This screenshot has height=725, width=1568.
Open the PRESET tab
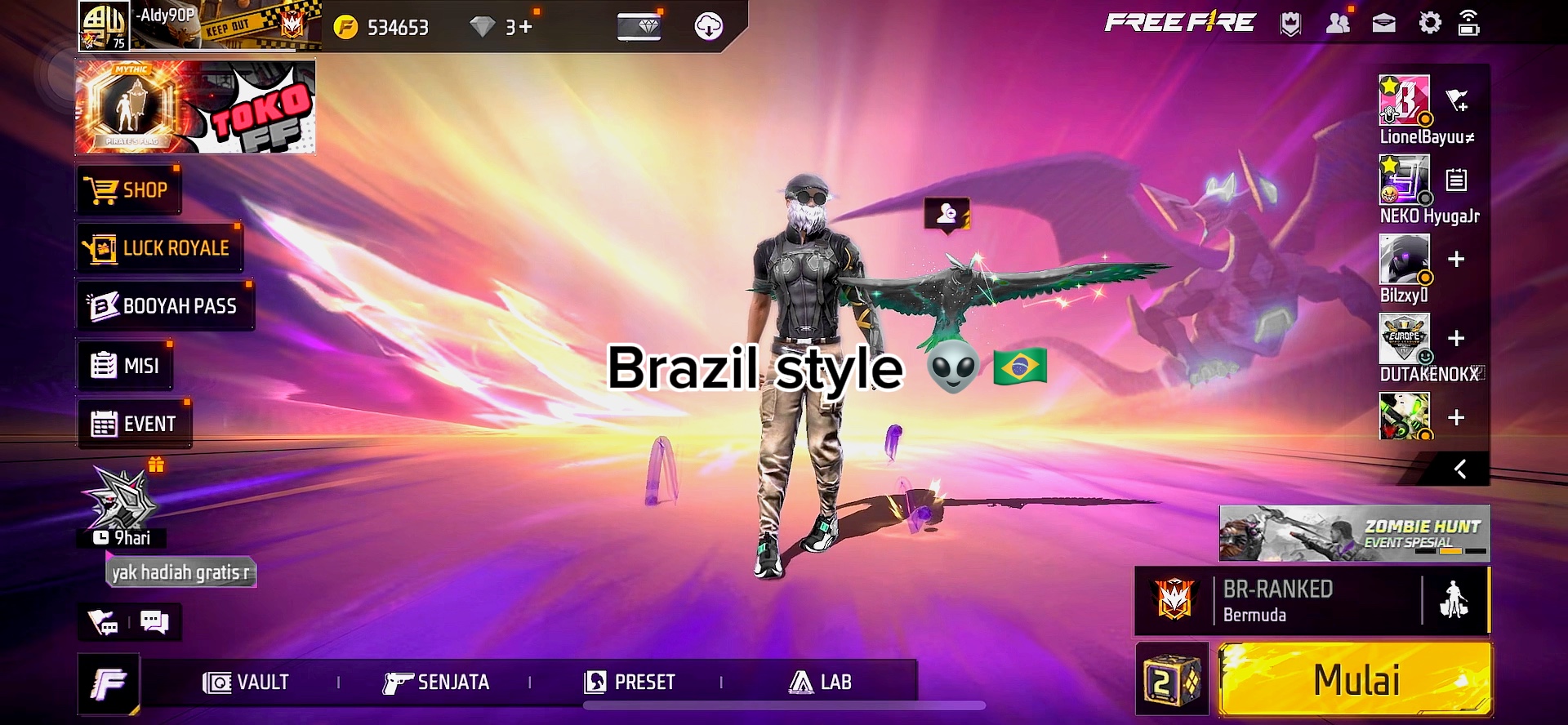click(x=630, y=682)
